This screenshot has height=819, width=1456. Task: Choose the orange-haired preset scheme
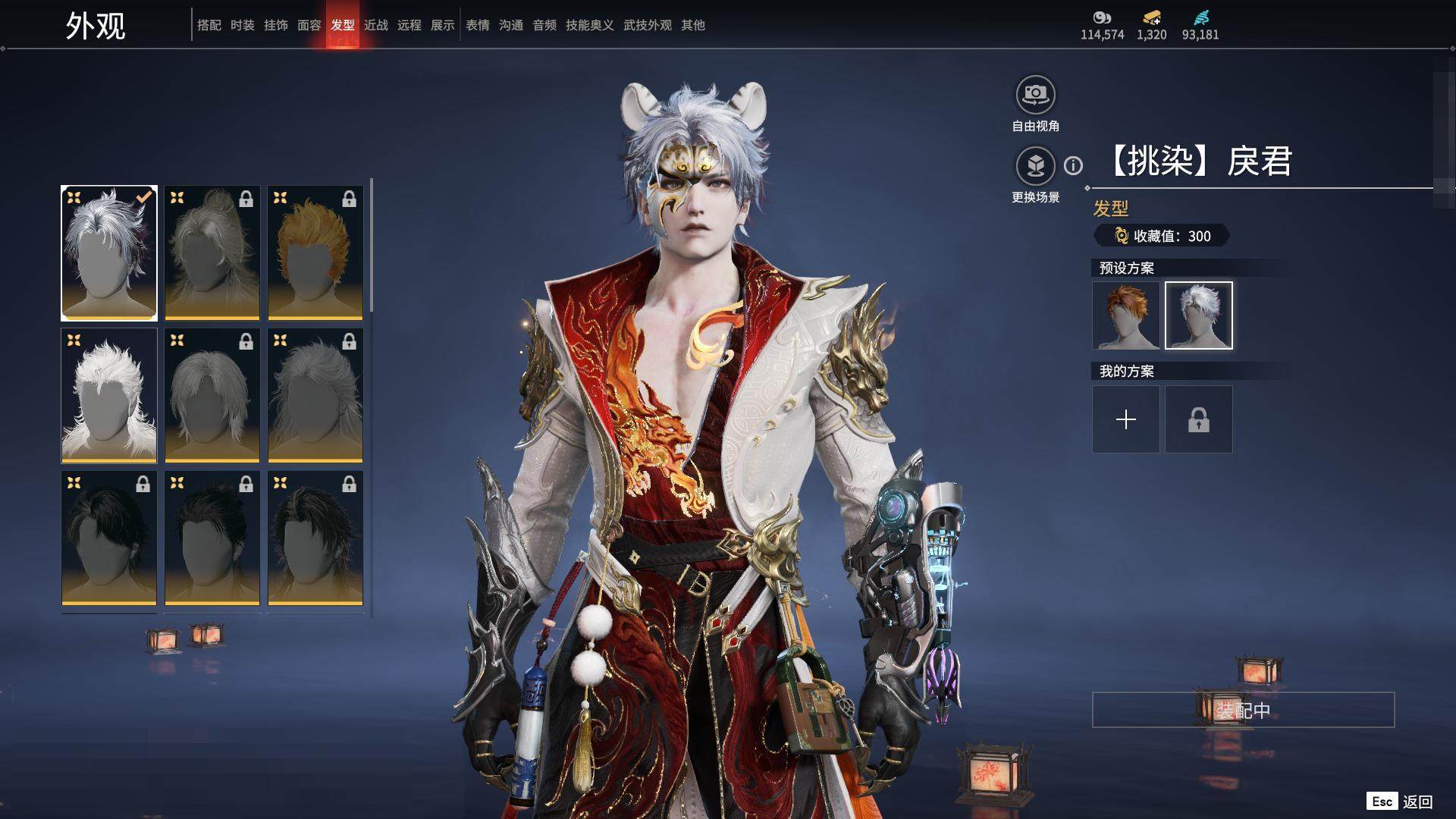[x=1126, y=315]
